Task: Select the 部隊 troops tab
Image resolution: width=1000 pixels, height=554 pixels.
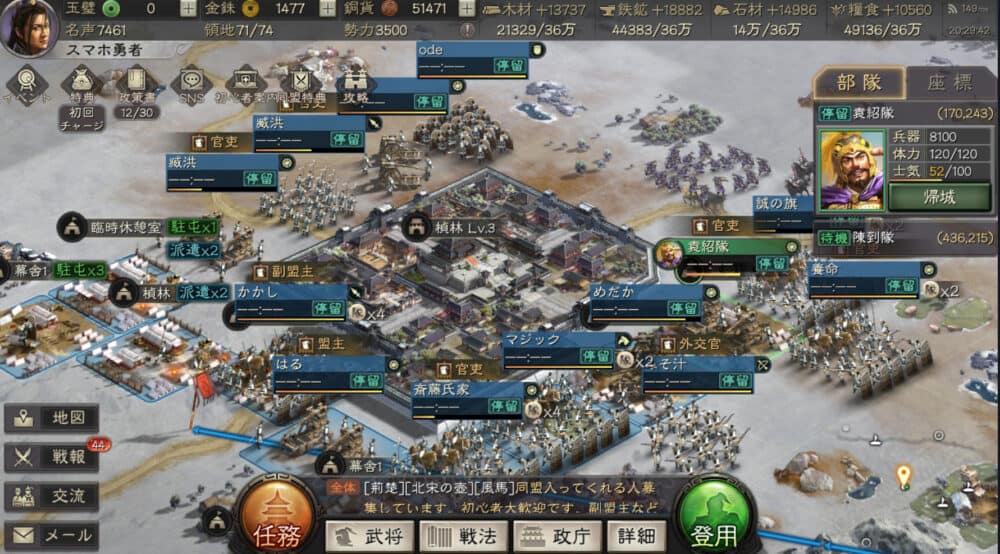Action: pos(859,83)
